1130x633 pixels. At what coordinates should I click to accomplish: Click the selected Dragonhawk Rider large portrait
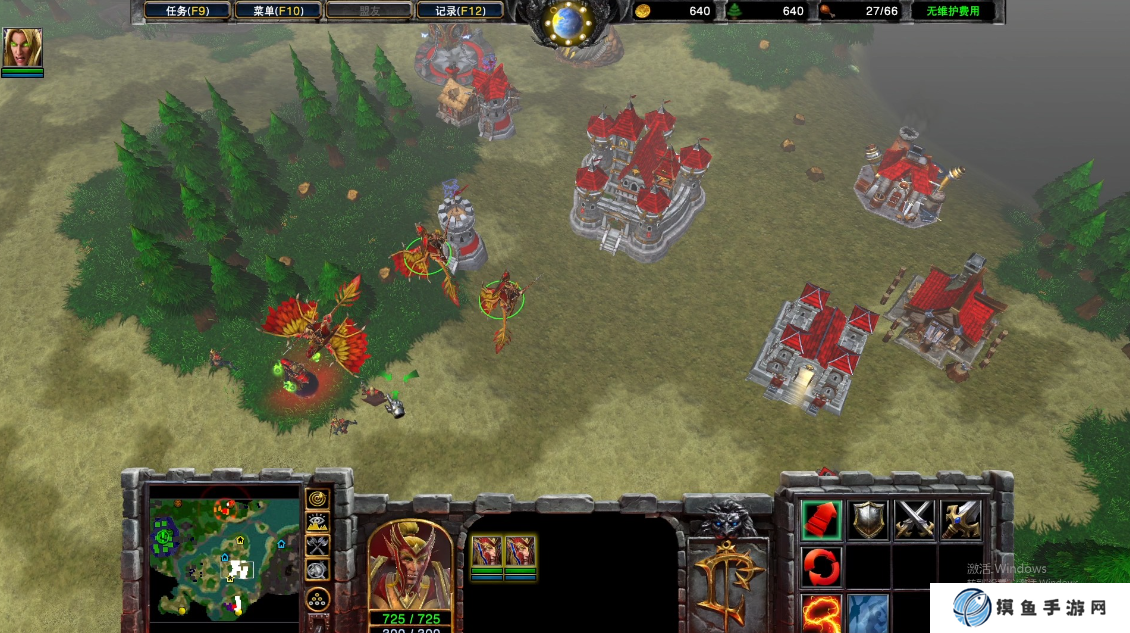click(x=408, y=565)
